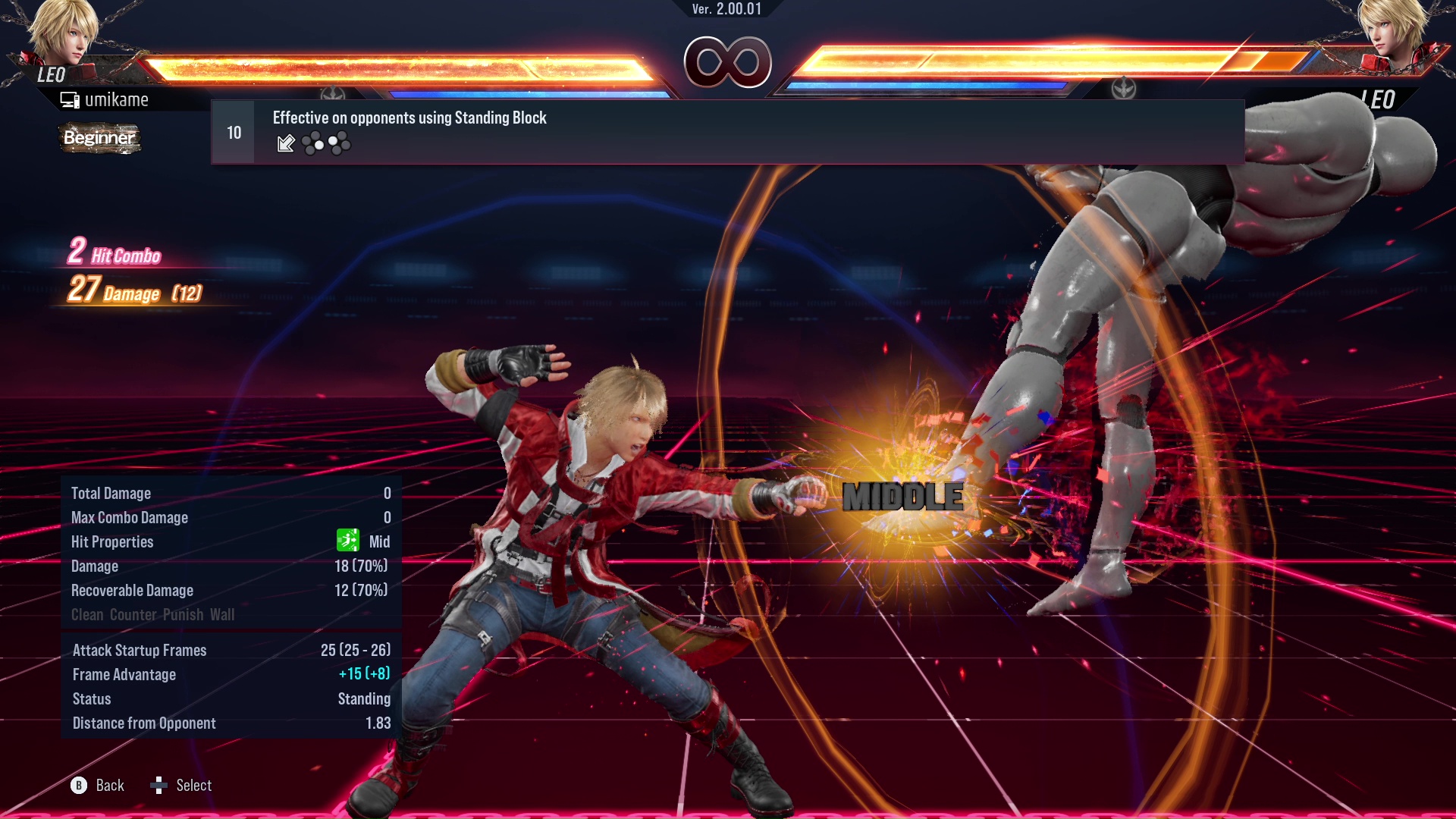Toggle the Punish condition indicator
This screenshot has height=819, width=1456.
[182, 615]
